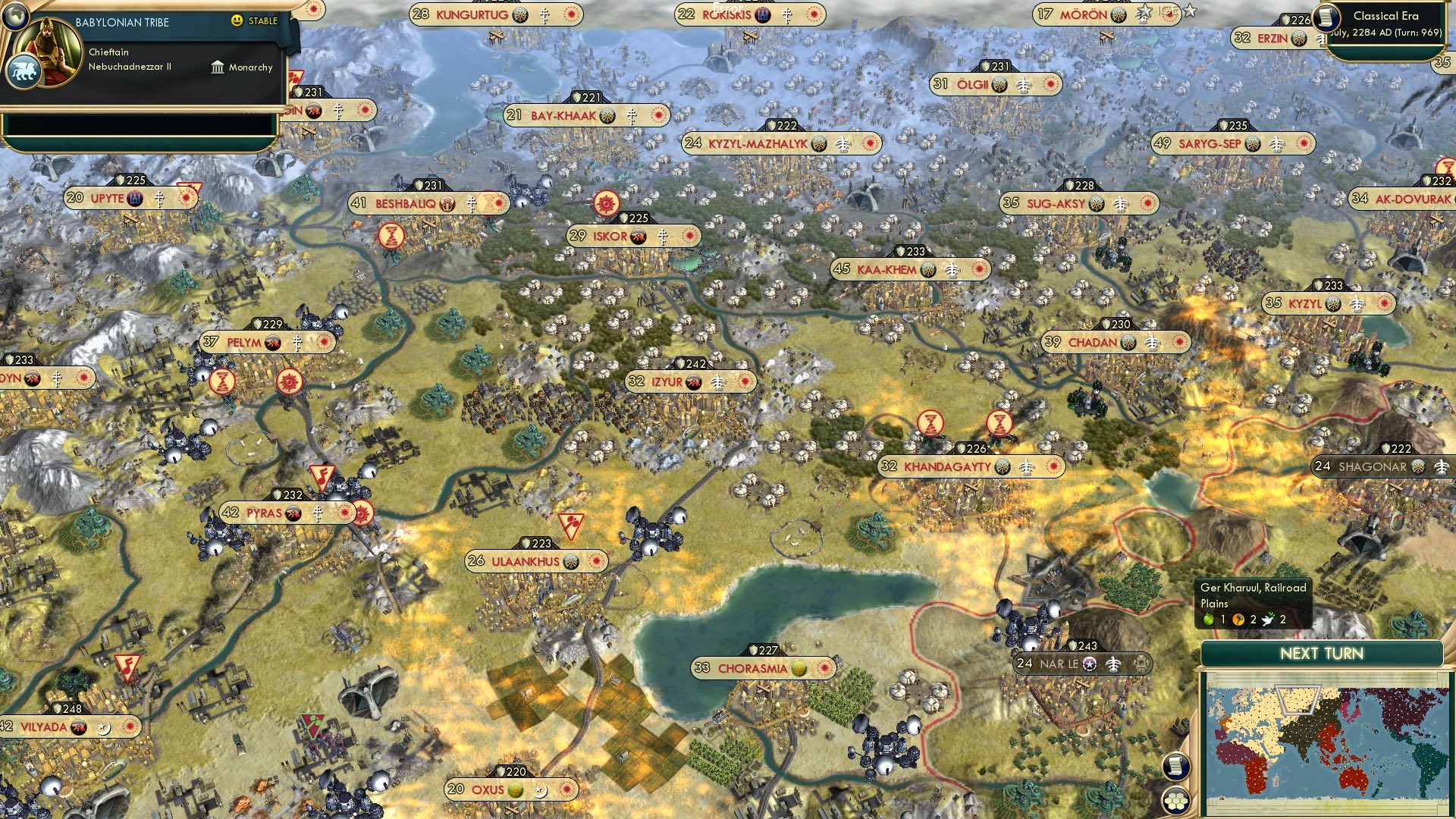Screen dimensions: 1456x819
Task: Expand the Classical Era turn panel
Action: tap(1392, 23)
